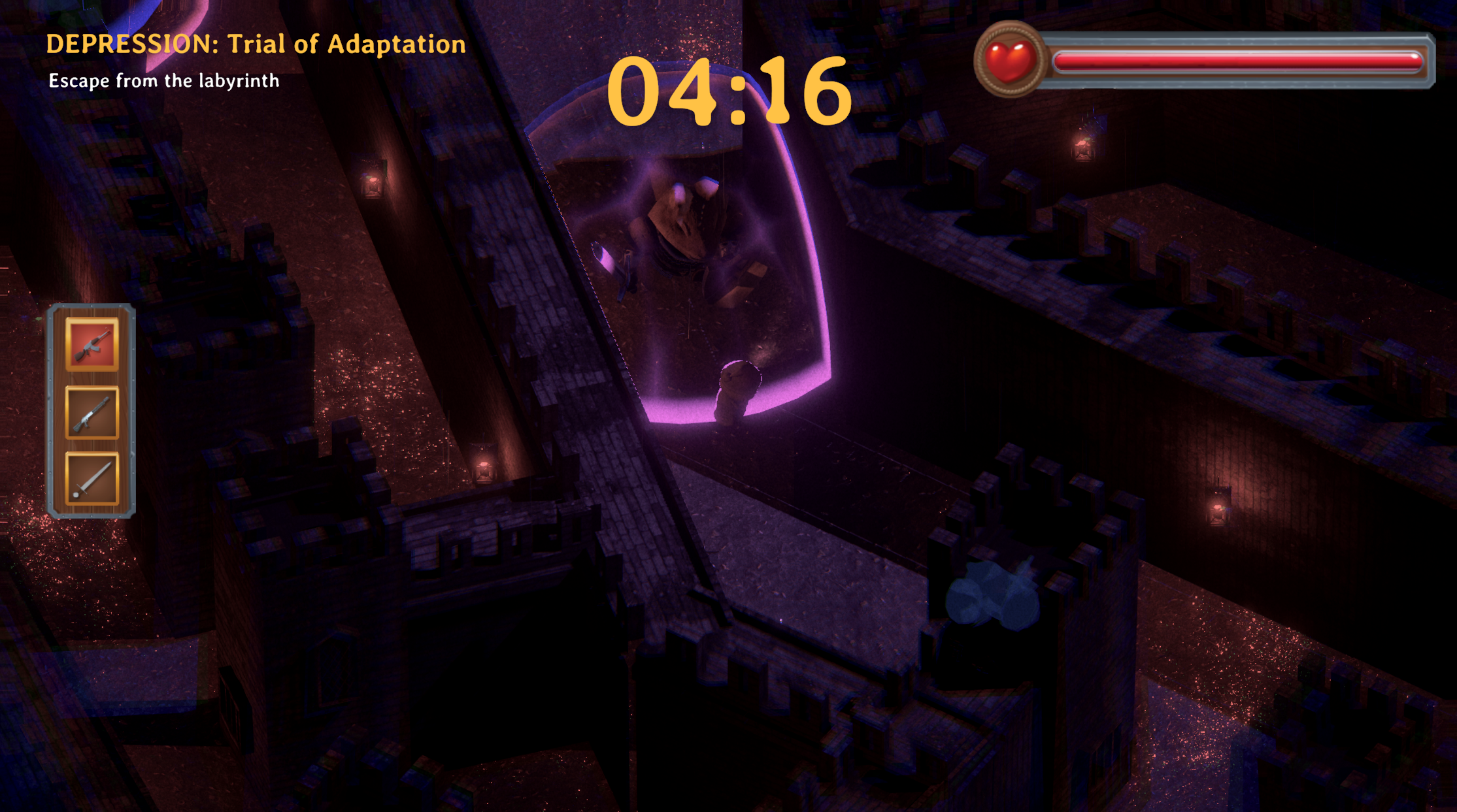Equip the sword from the weapon panel
This screenshot has width=1457, height=812.
[x=92, y=479]
